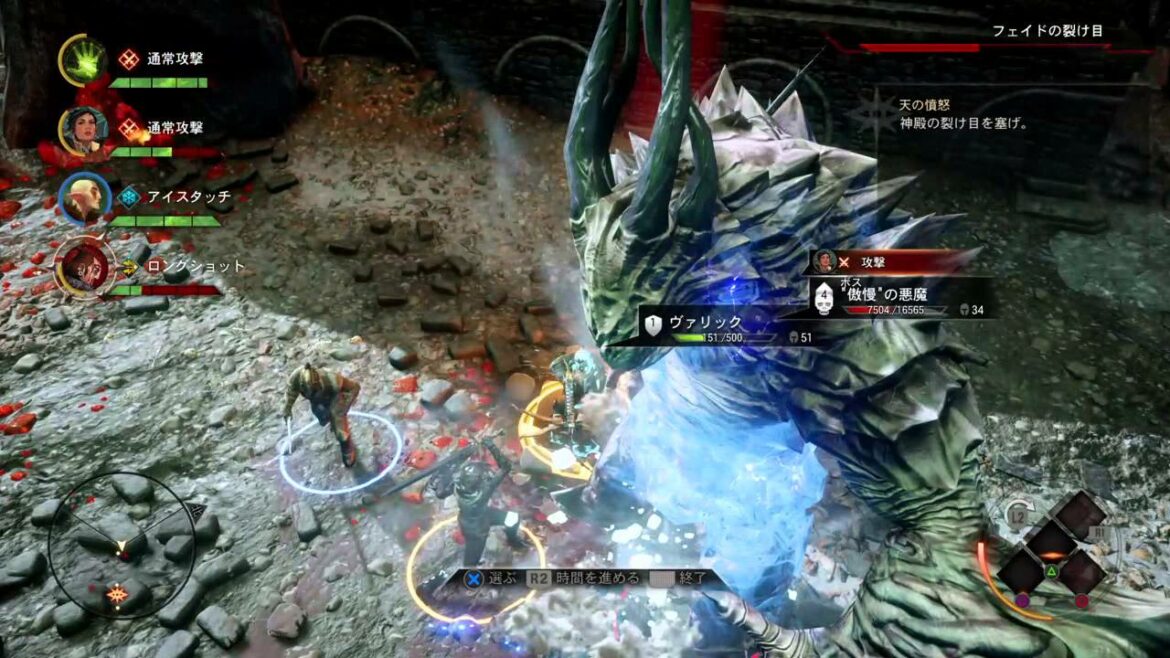Open the circular minimap compass

[122, 546]
